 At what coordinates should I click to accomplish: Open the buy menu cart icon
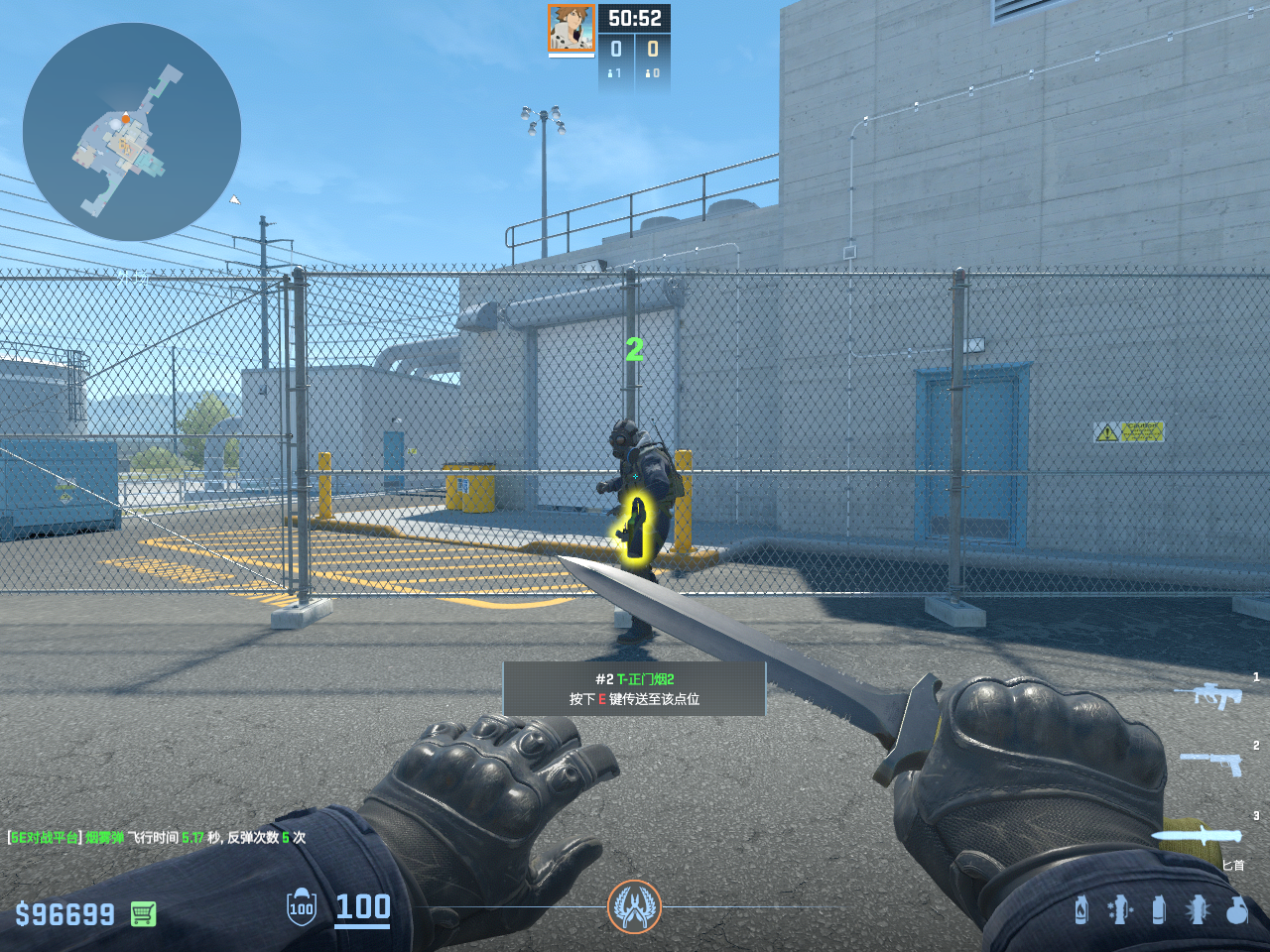[144, 913]
